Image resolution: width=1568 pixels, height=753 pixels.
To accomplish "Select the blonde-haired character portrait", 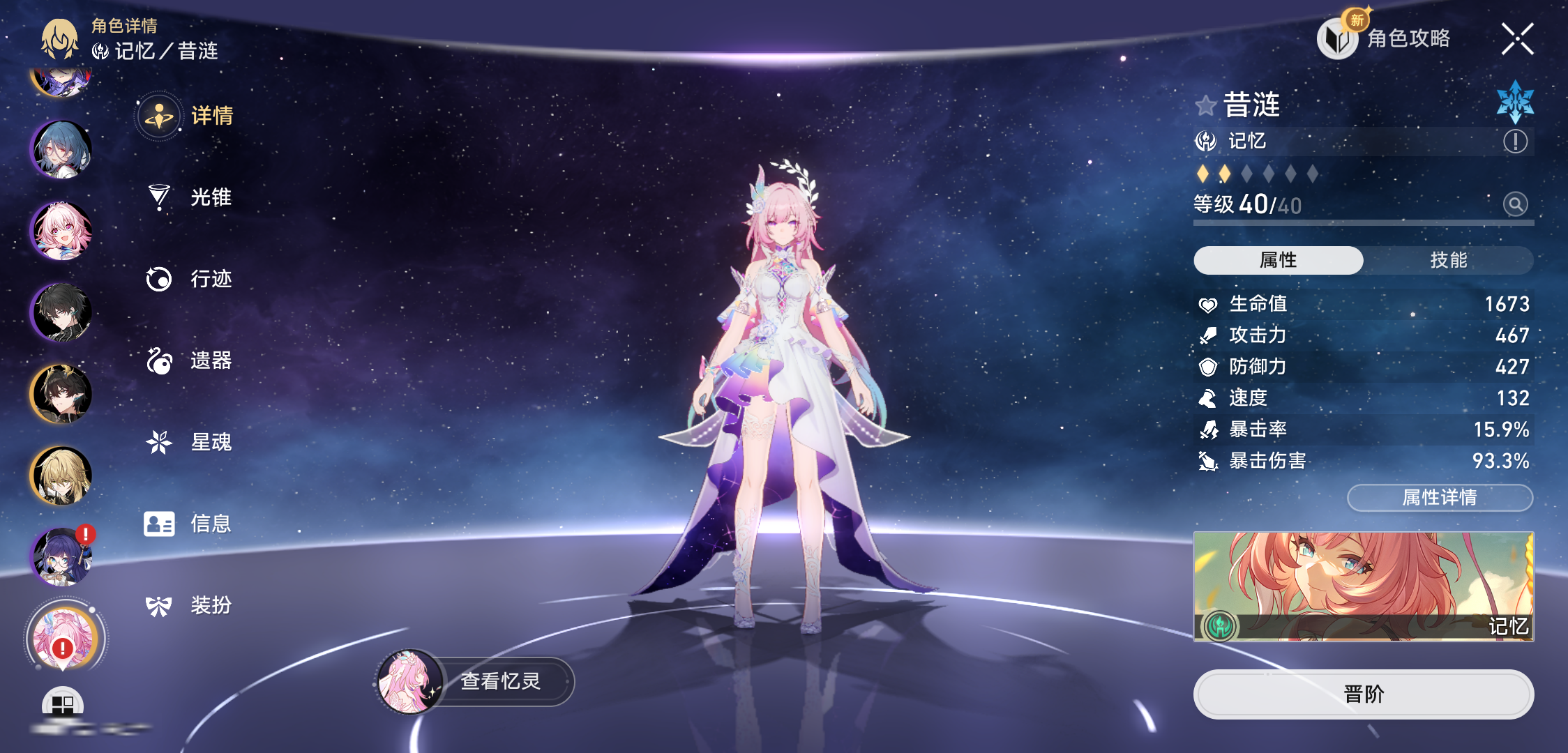I will [62, 476].
